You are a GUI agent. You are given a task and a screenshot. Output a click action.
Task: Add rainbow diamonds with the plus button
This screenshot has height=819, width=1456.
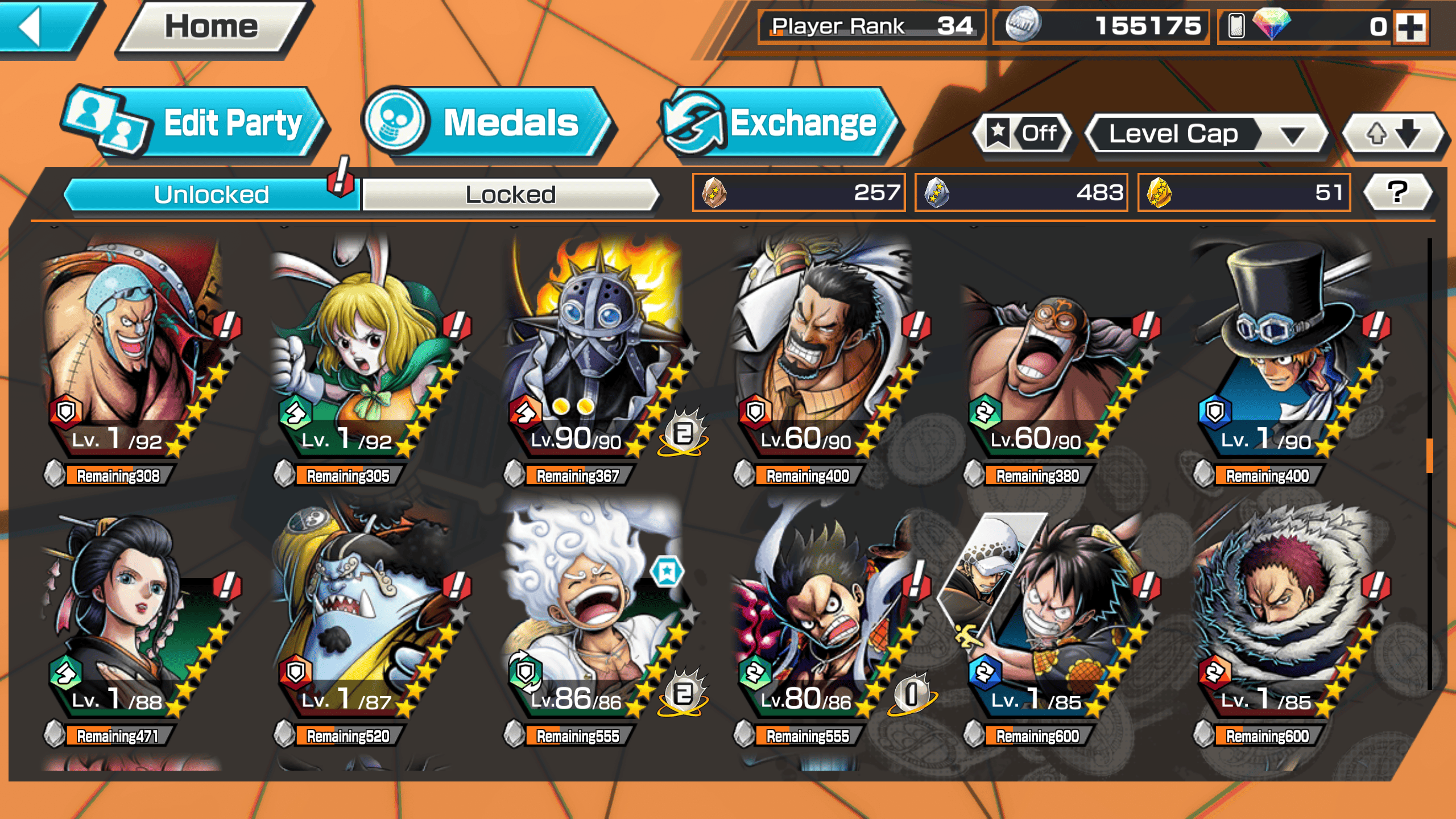1410,27
